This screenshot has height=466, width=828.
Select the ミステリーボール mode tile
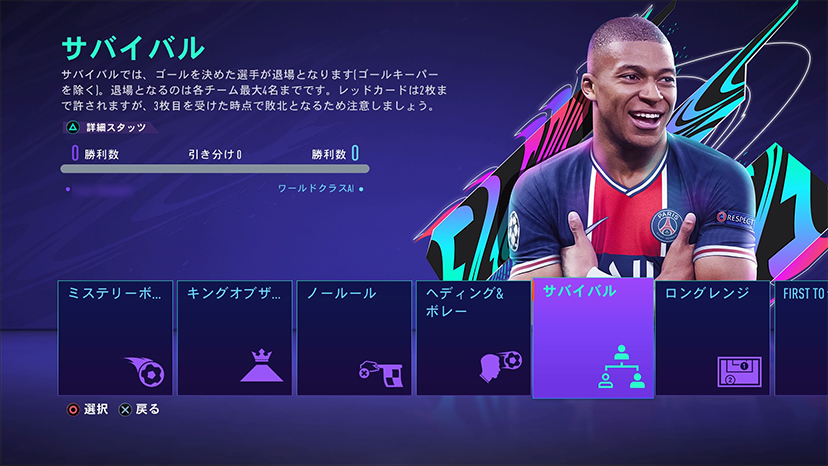pyautogui.click(x=115, y=337)
